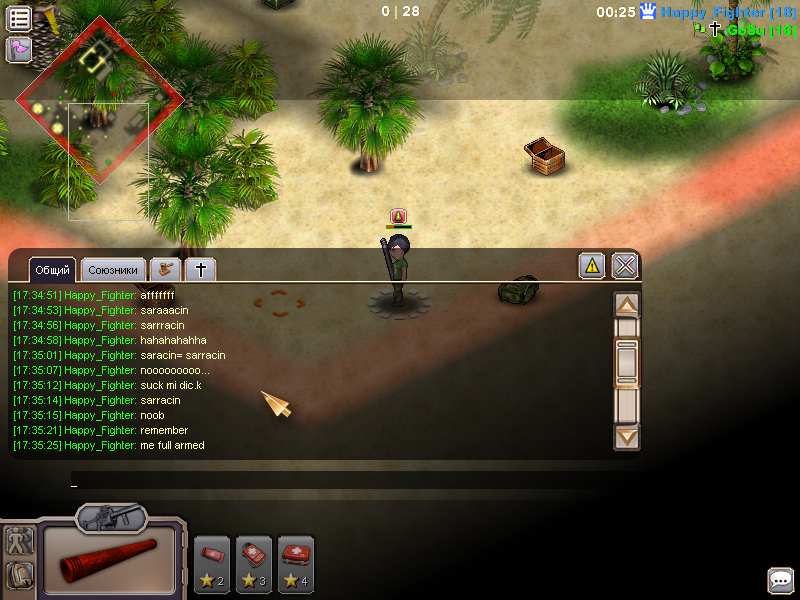Click the machine gun icon above weapon panel

pyautogui.click(x=111, y=517)
